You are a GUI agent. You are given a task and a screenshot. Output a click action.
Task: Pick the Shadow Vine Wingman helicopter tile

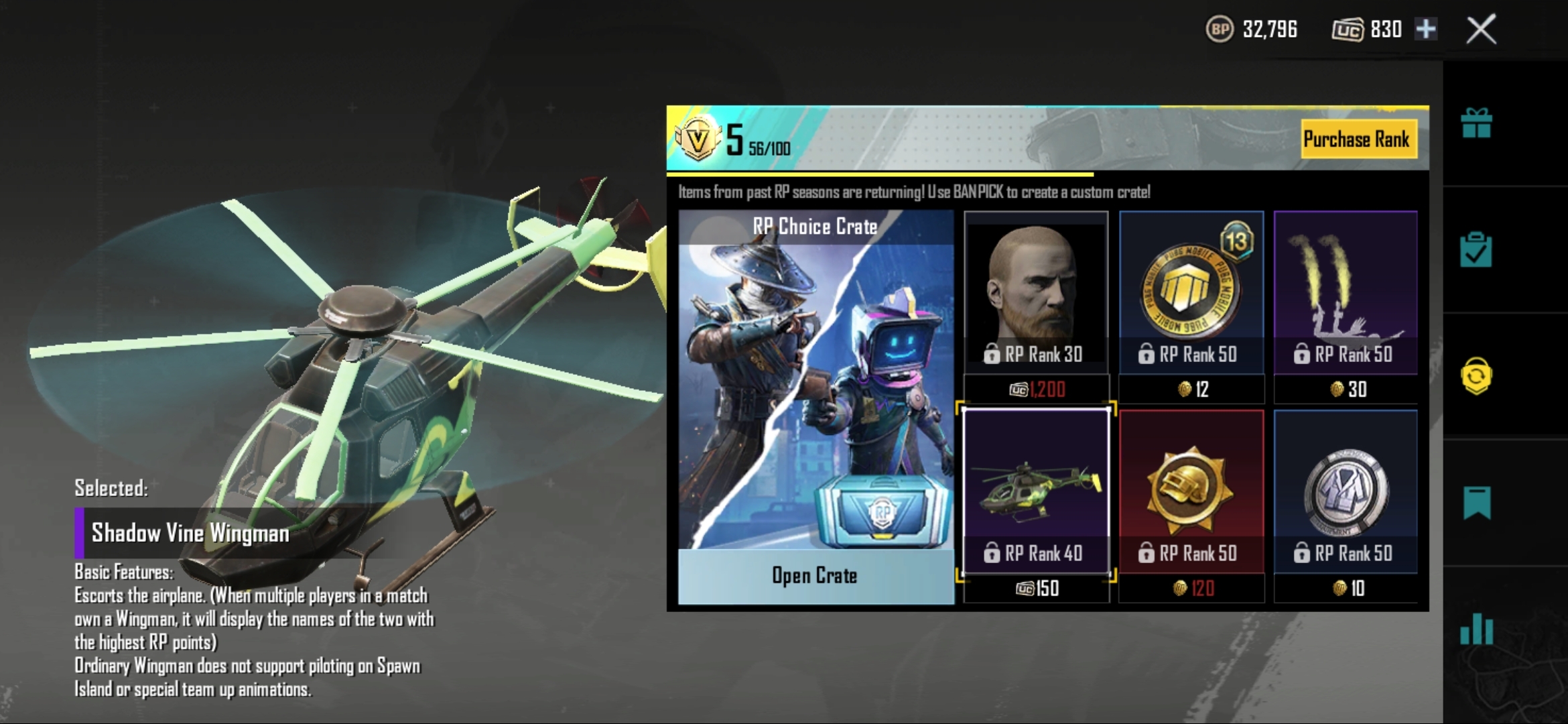tap(1035, 491)
